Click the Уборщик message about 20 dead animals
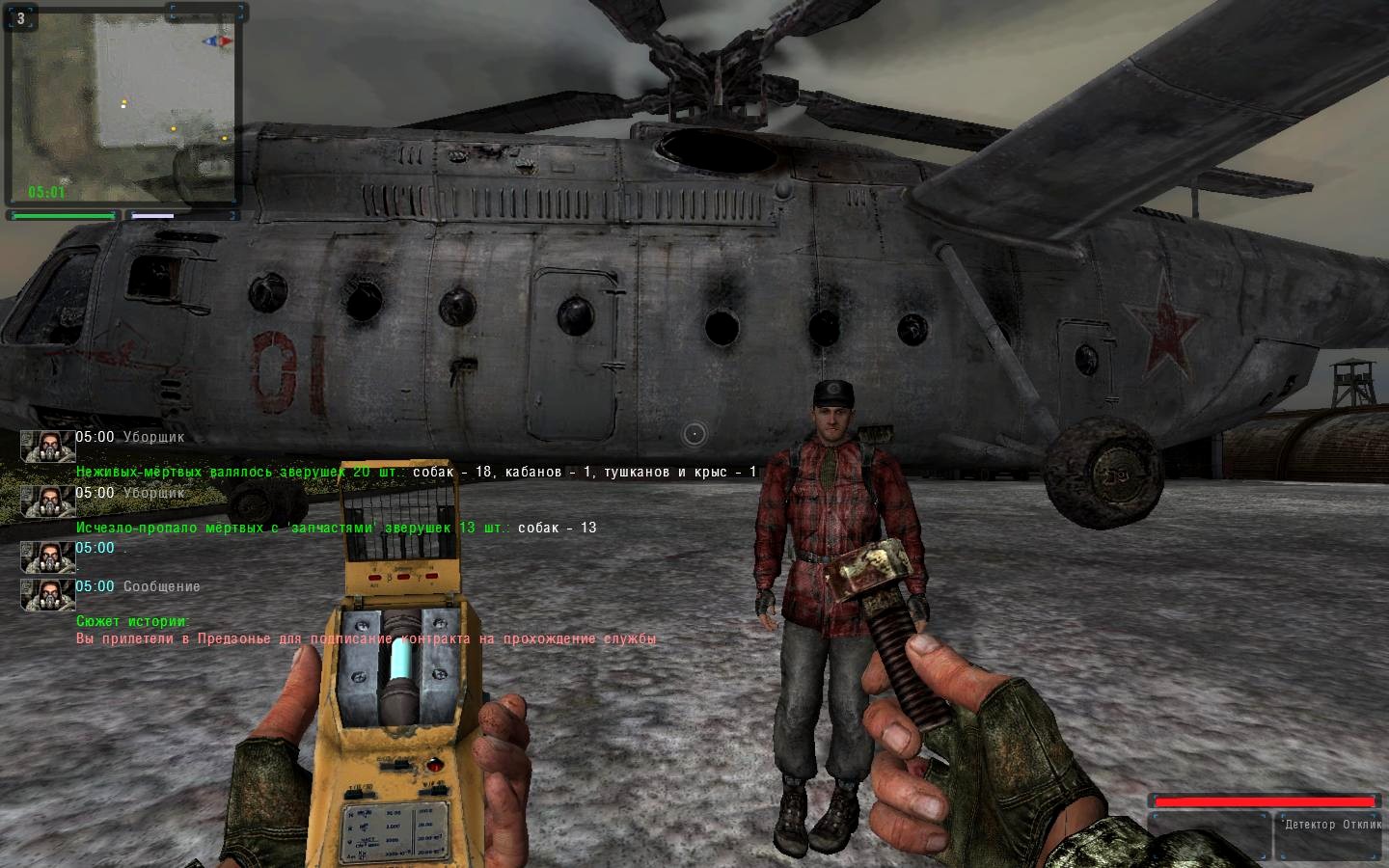This screenshot has height=868, width=1389. (x=415, y=473)
